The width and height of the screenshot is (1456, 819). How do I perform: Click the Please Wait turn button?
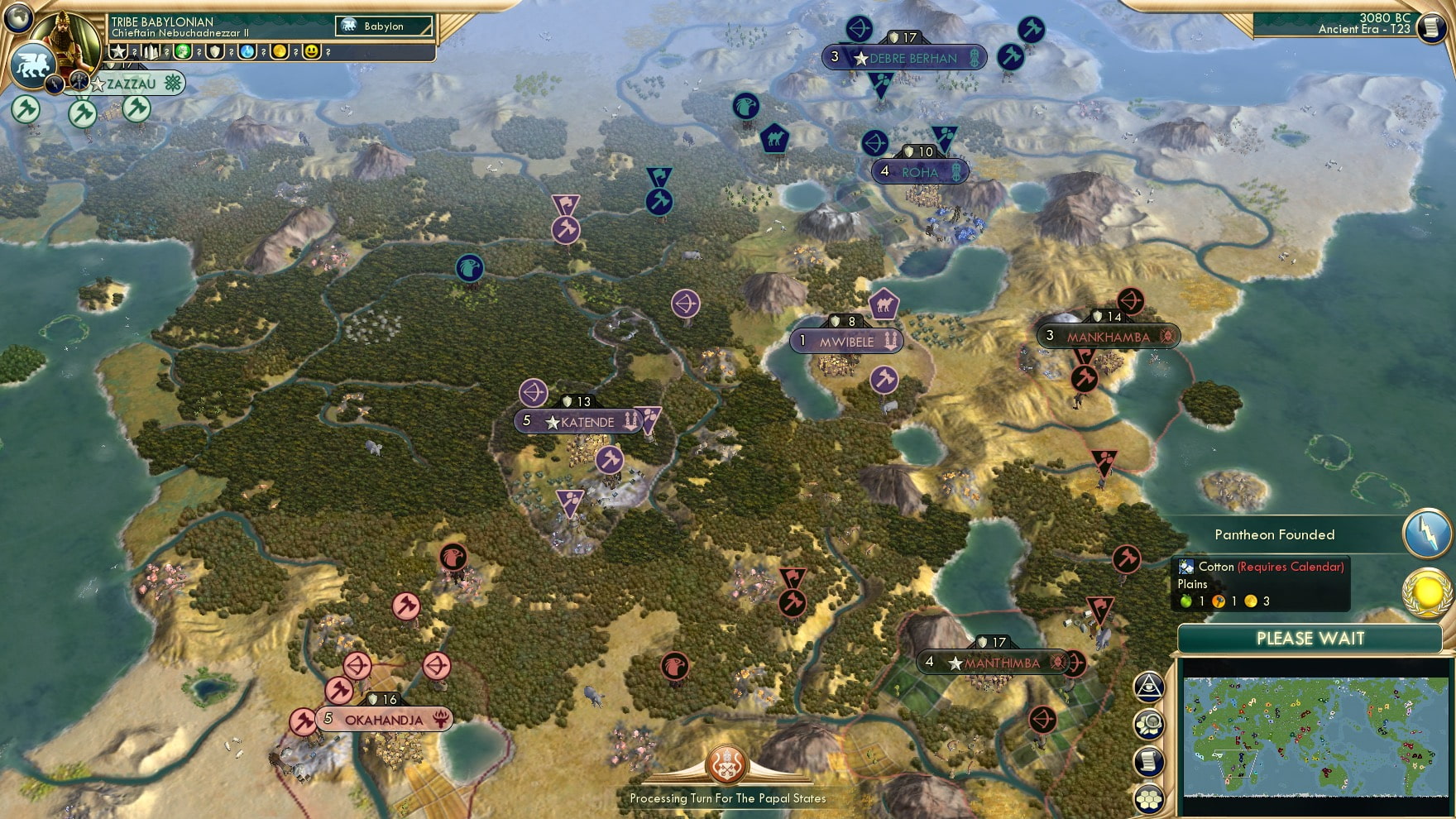click(1310, 639)
